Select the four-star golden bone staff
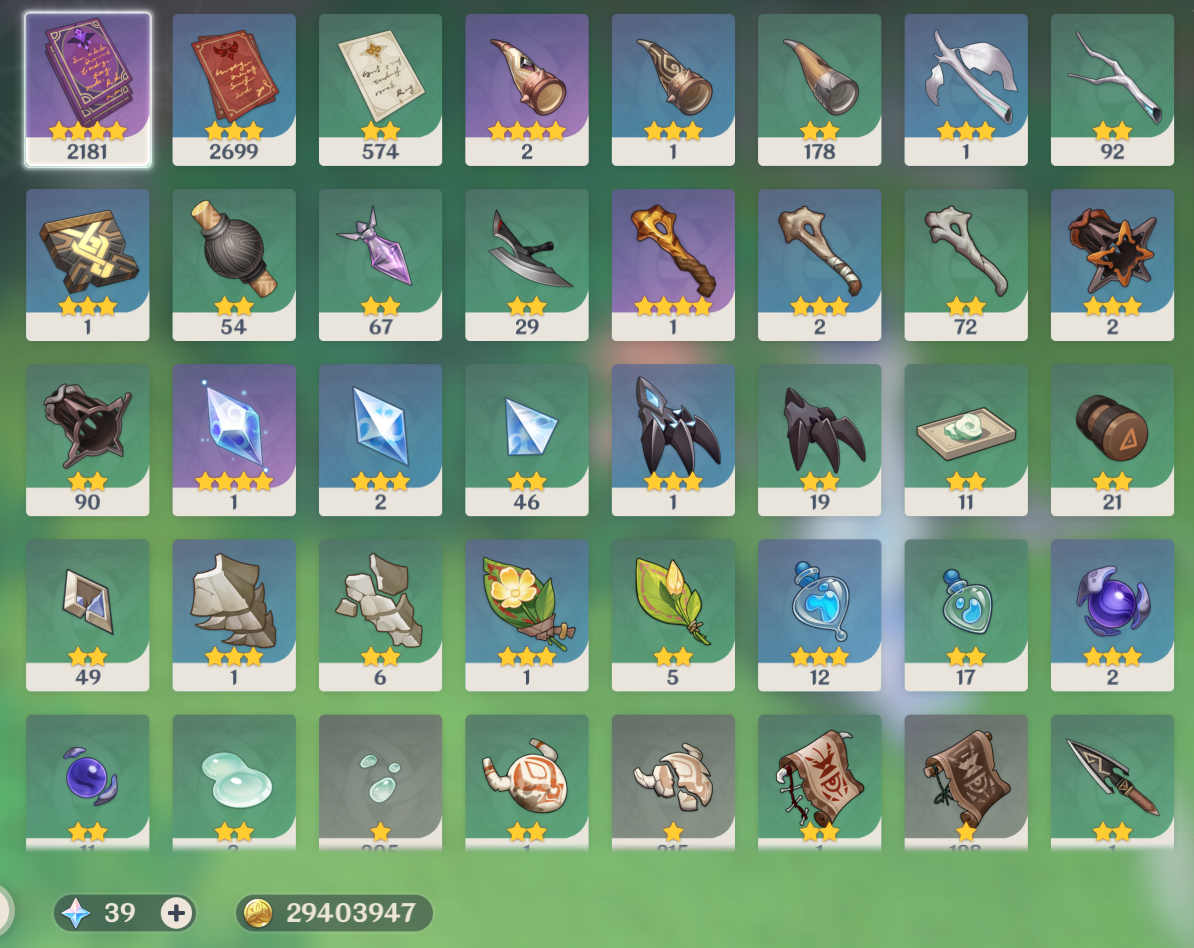 (x=673, y=263)
